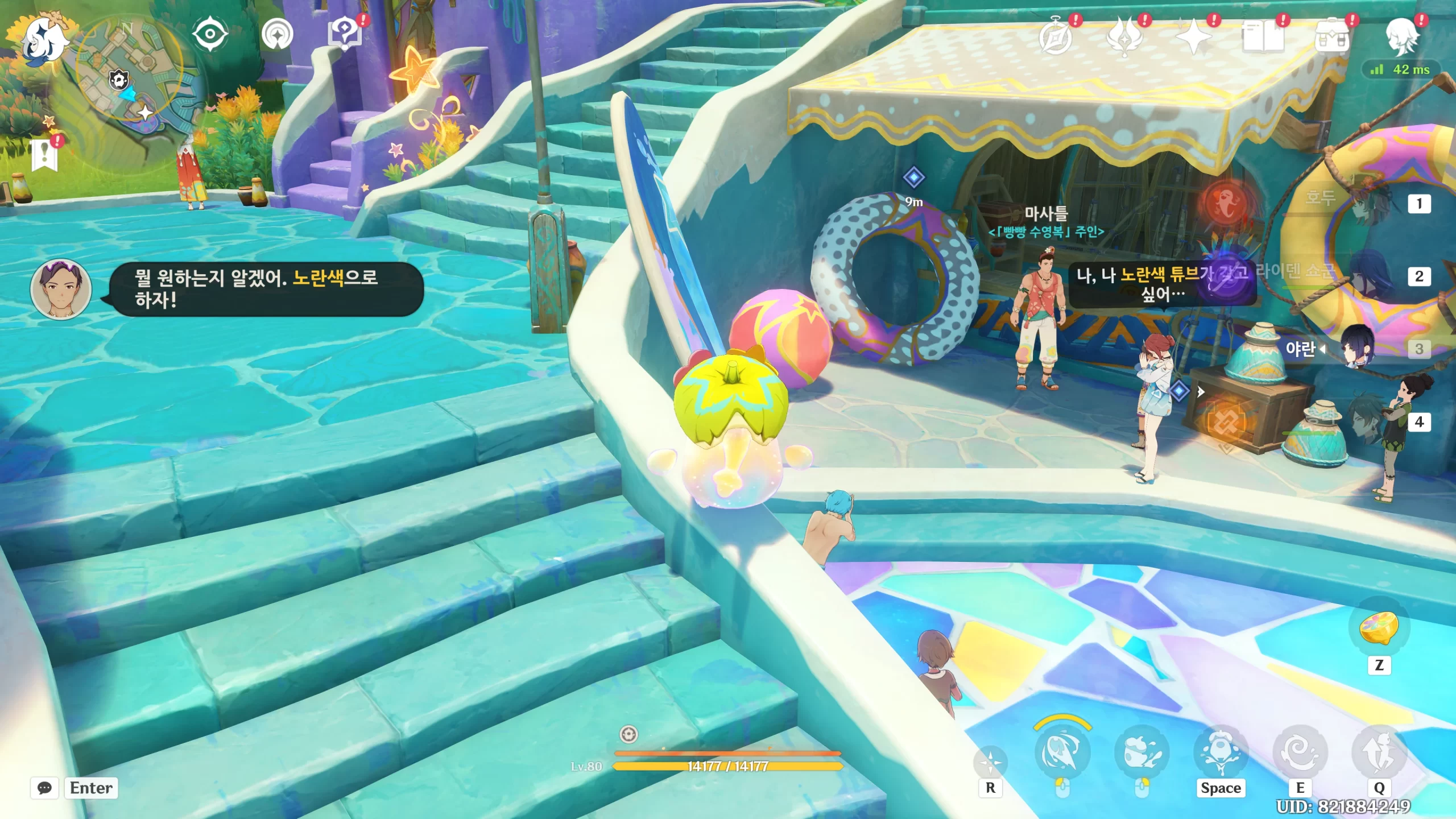Trigger the swirl elemental skill icon
This screenshot has height=819, width=1456.
[x=1300, y=752]
